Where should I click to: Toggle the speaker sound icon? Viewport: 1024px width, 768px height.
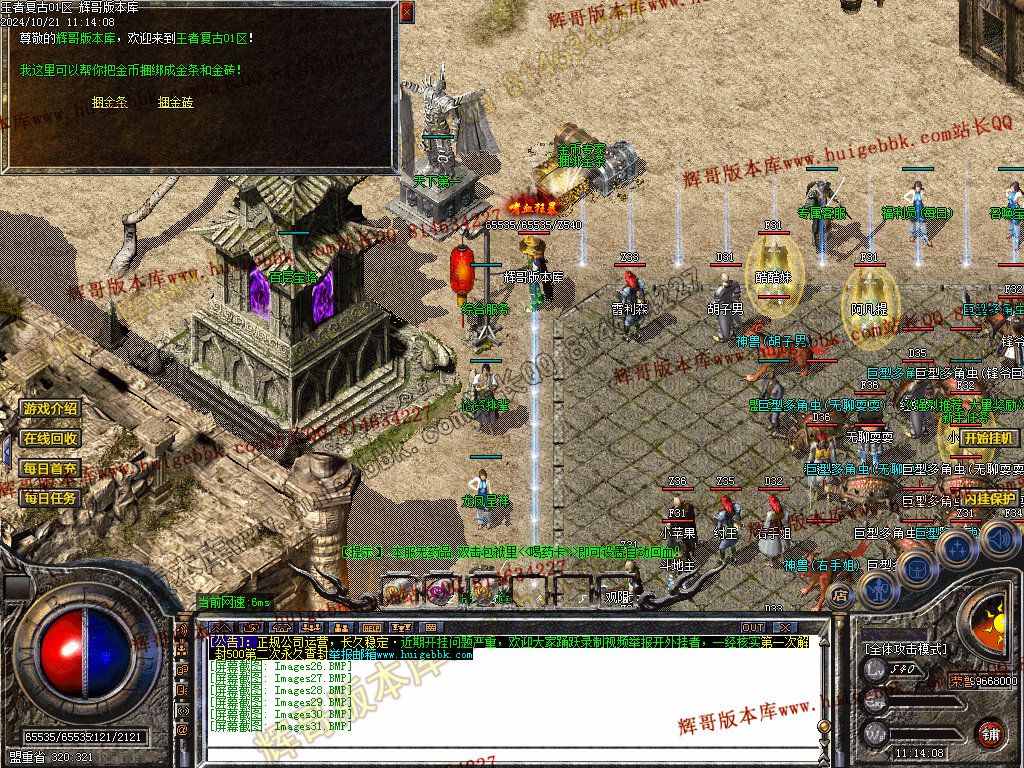(999, 540)
